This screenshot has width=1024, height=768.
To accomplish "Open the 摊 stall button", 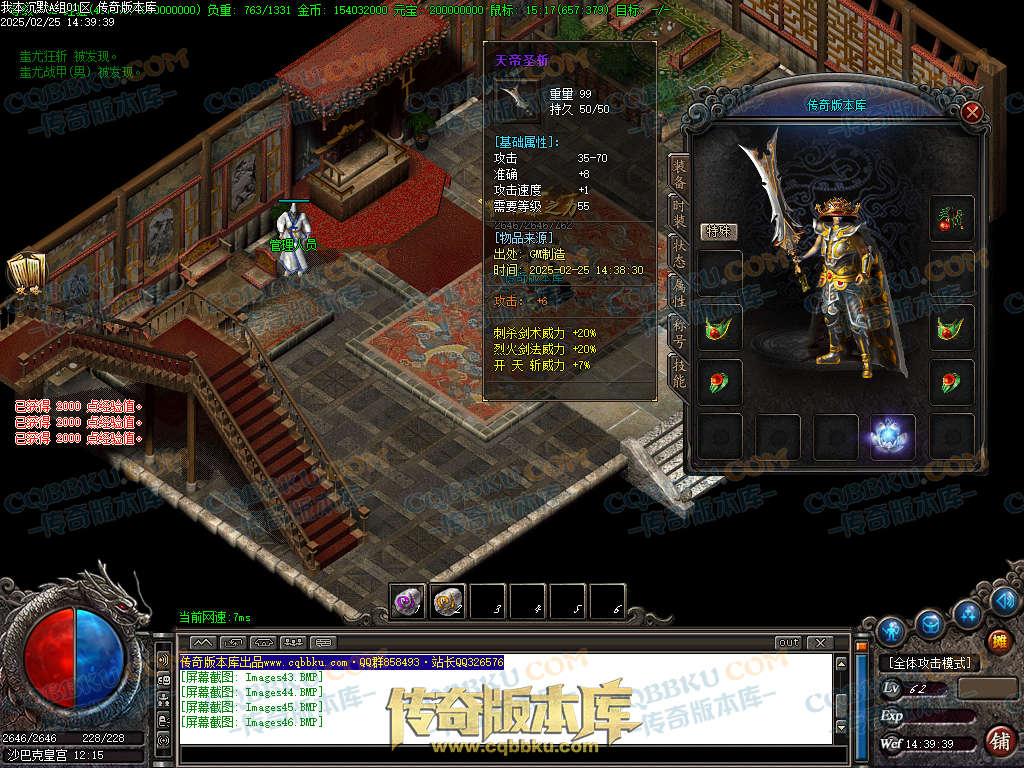I will click(x=998, y=641).
